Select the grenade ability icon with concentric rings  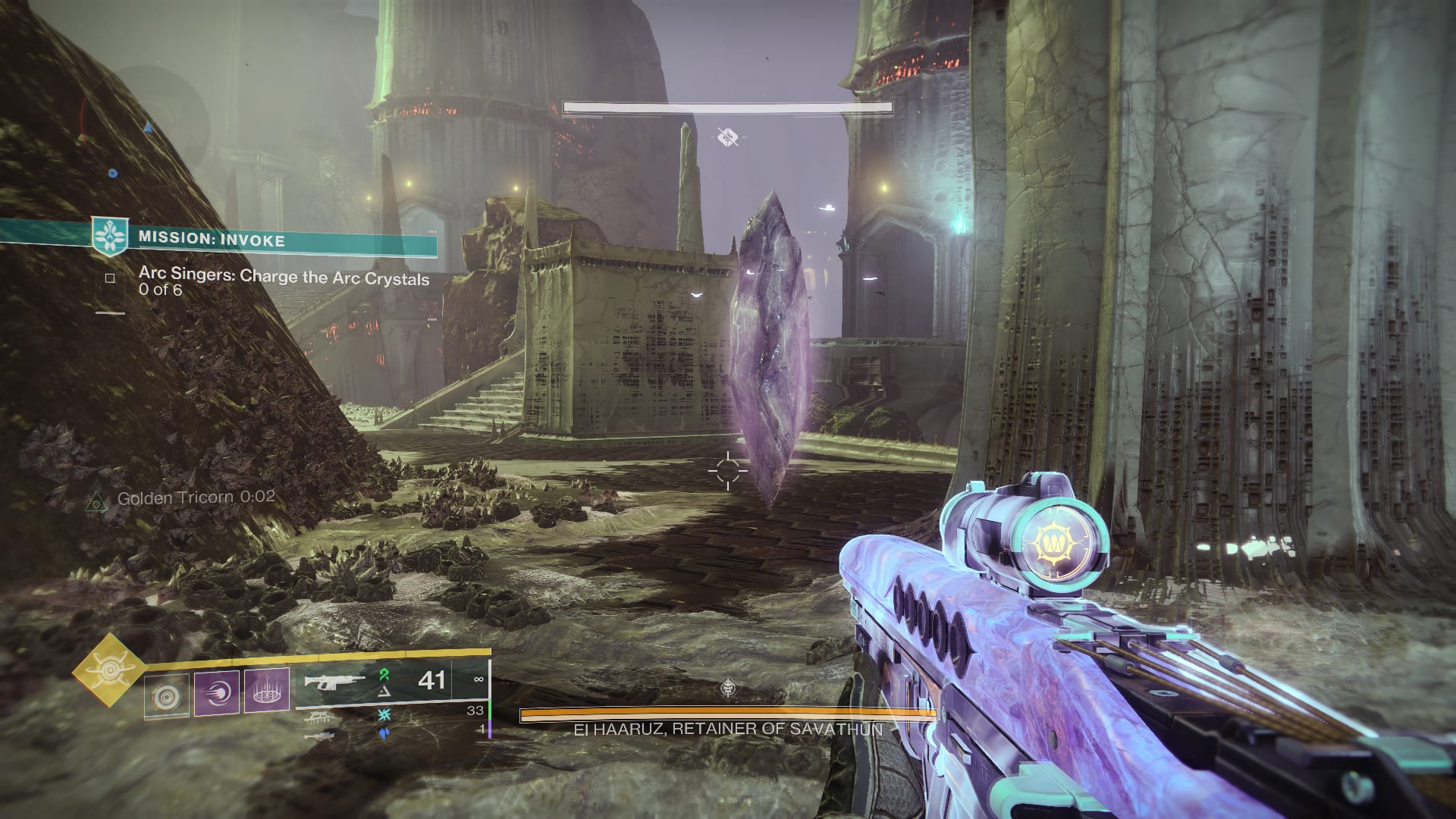(167, 695)
